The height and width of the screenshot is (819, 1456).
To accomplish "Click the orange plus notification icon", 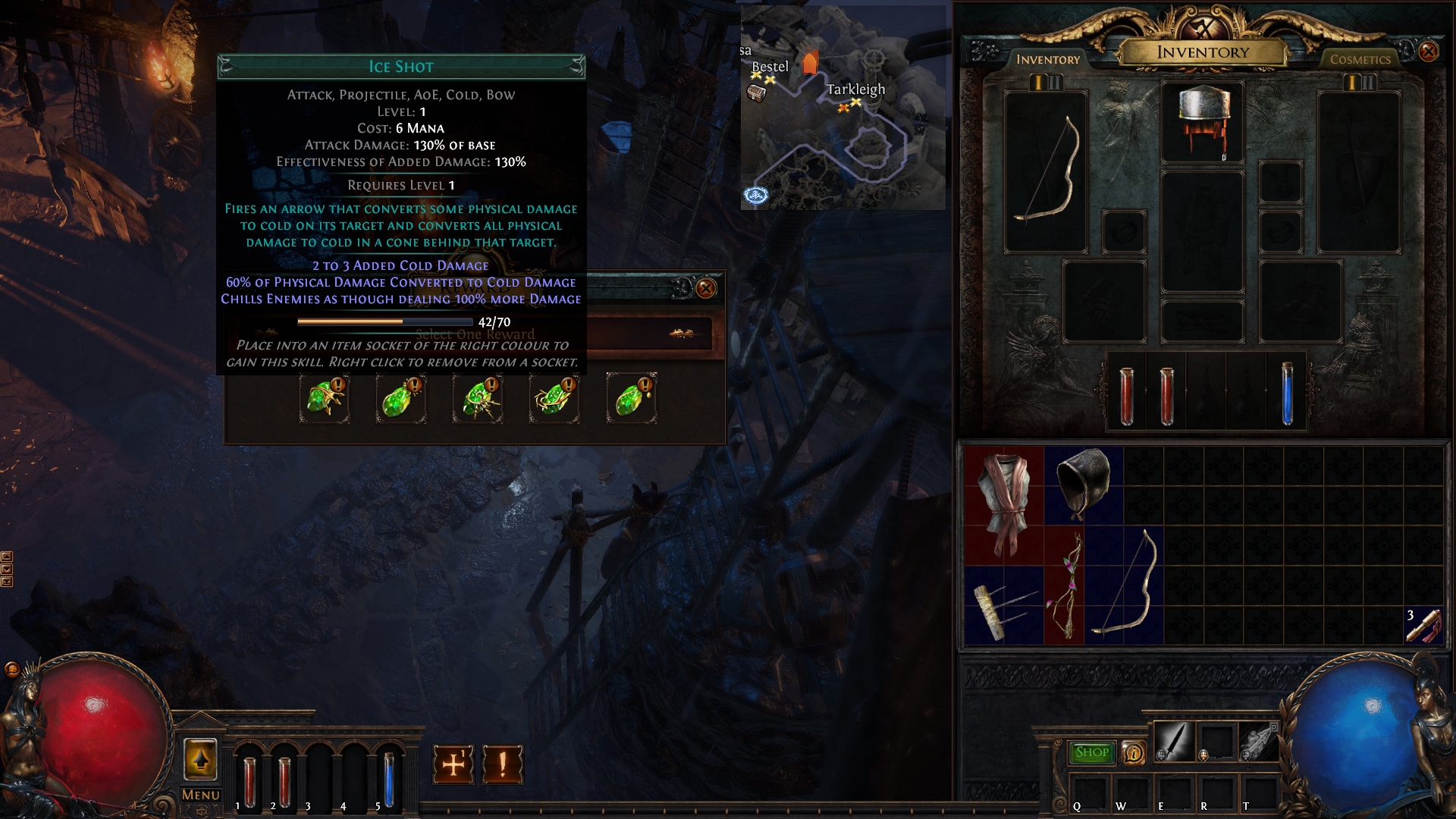I will pyautogui.click(x=453, y=764).
